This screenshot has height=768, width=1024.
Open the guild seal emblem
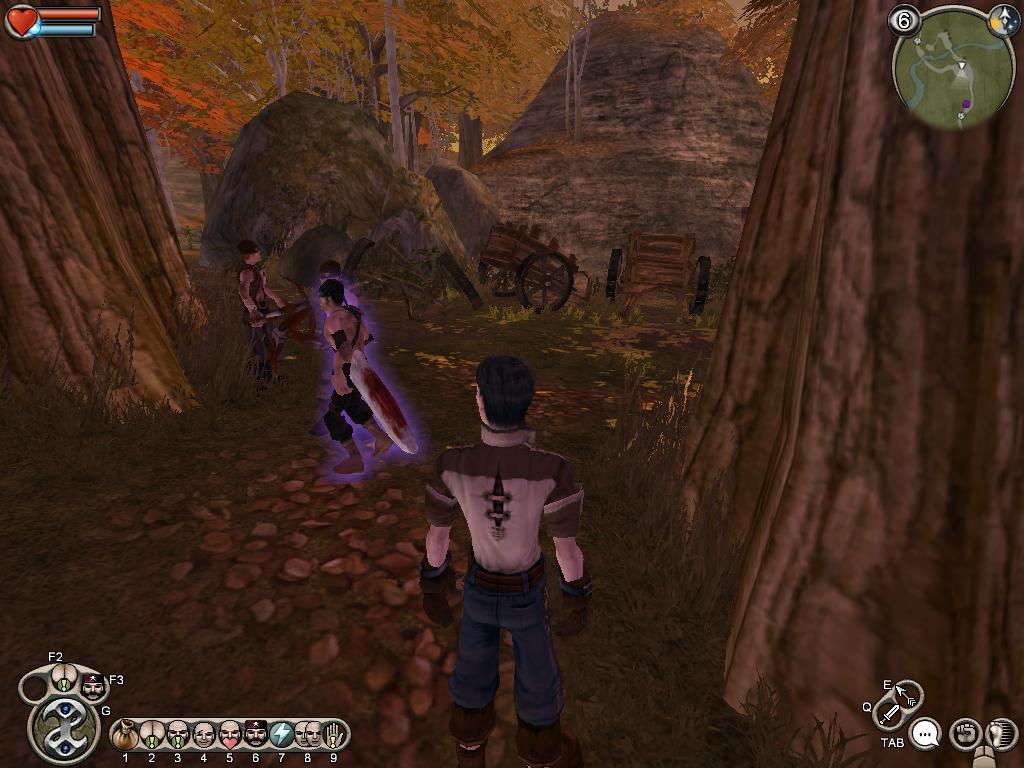pos(64,727)
